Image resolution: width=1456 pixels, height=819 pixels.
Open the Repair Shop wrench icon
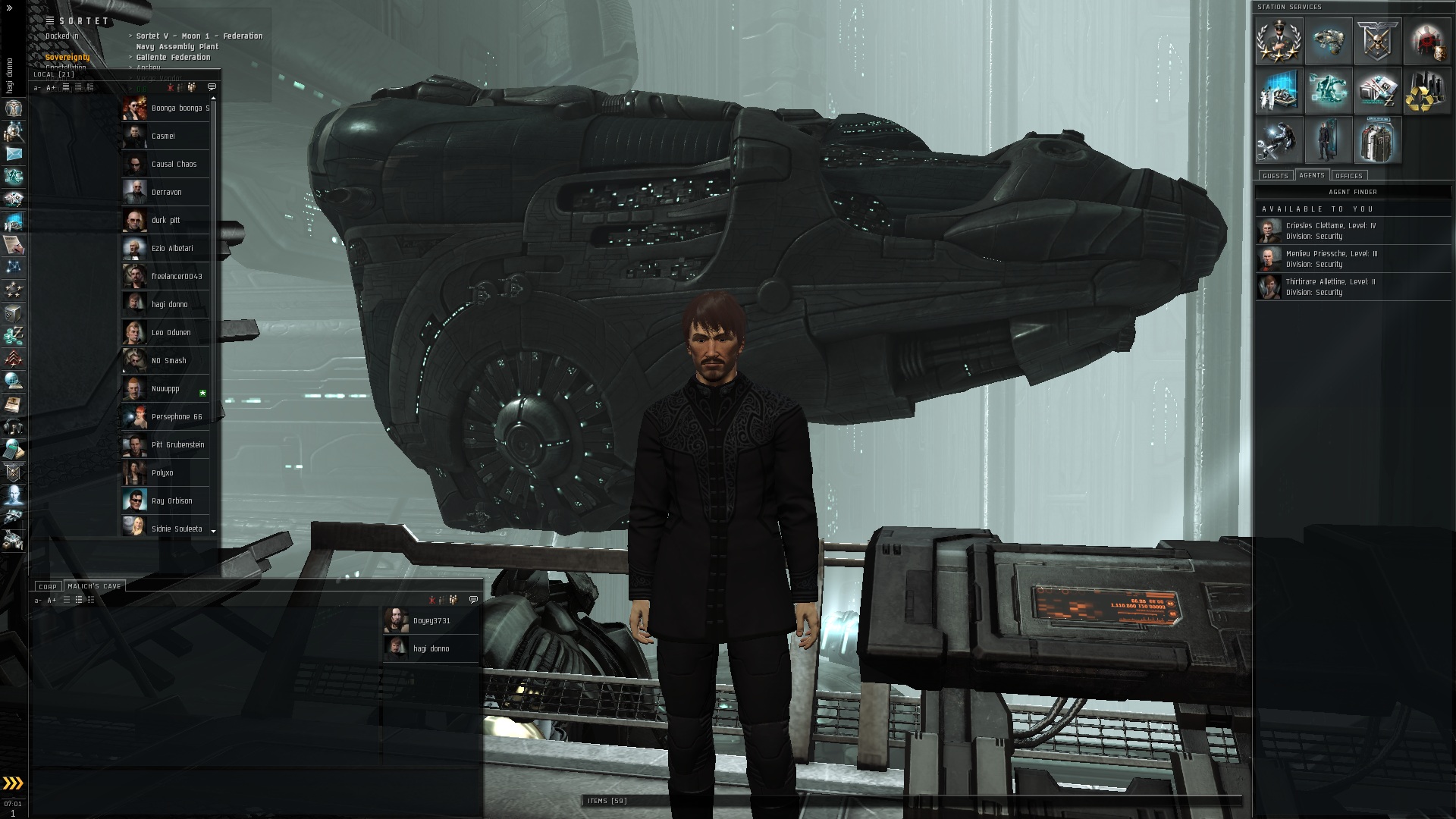[x=1279, y=140]
